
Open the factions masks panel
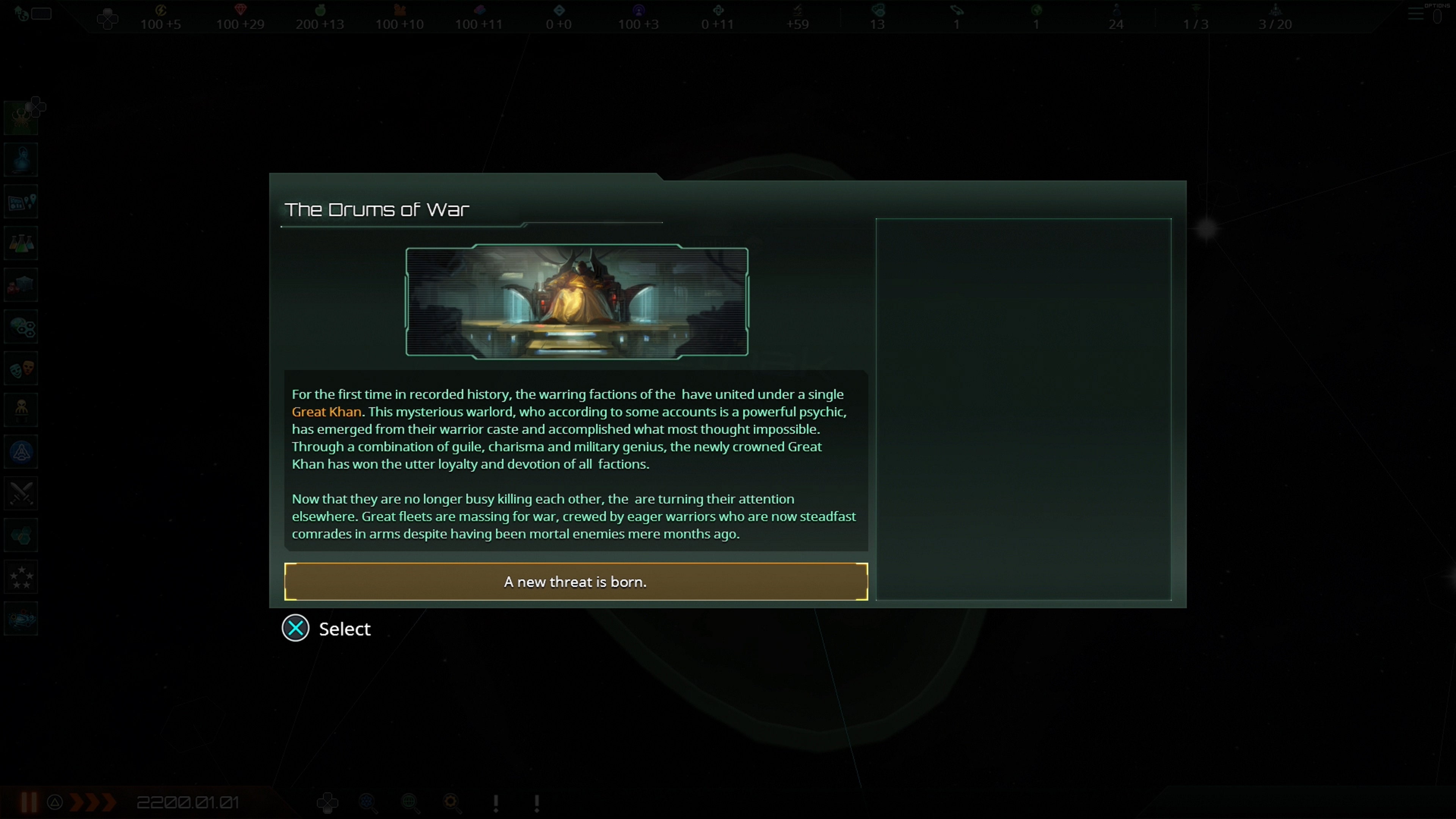pyautogui.click(x=21, y=368)
